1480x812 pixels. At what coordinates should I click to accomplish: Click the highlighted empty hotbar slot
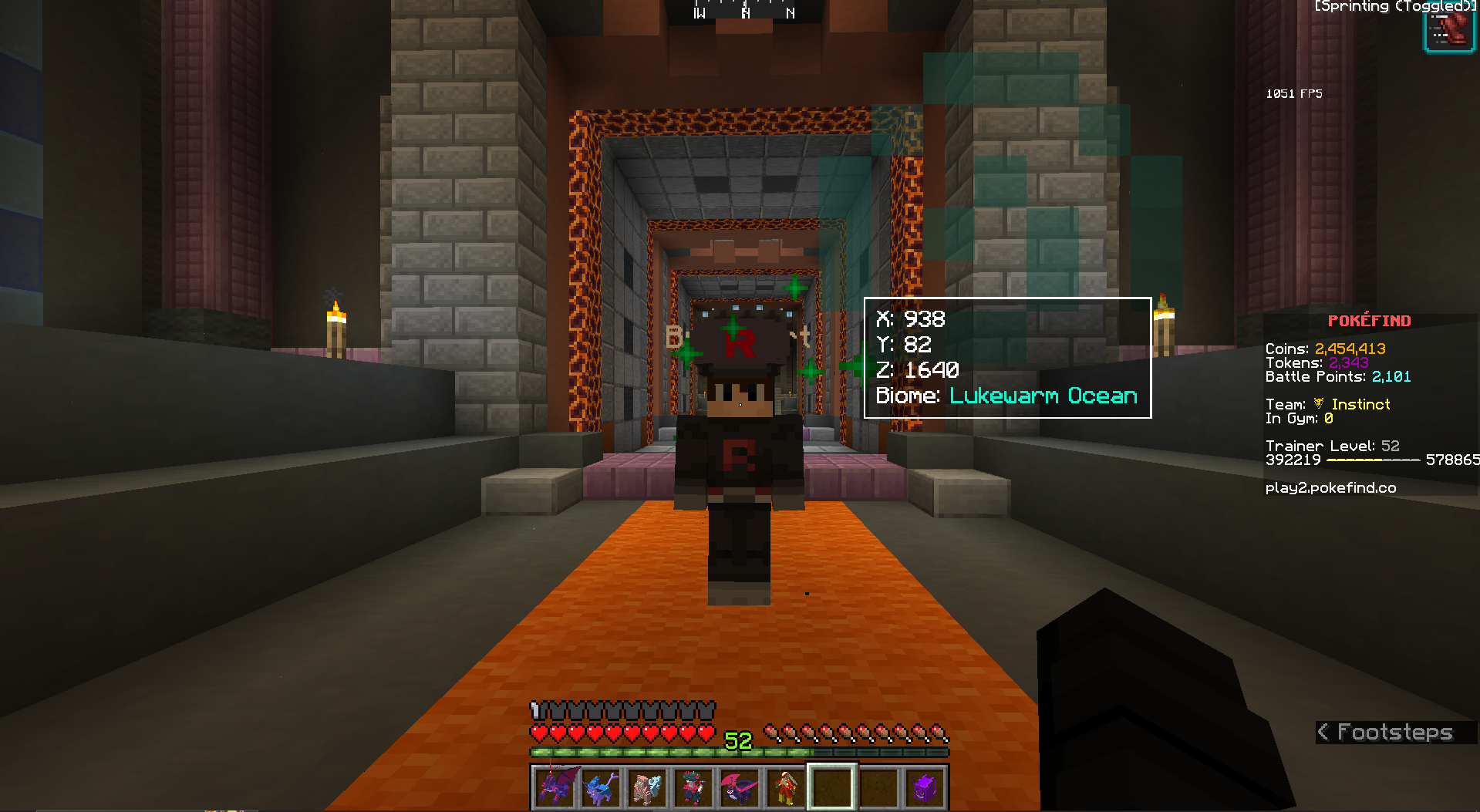(831, 787)
